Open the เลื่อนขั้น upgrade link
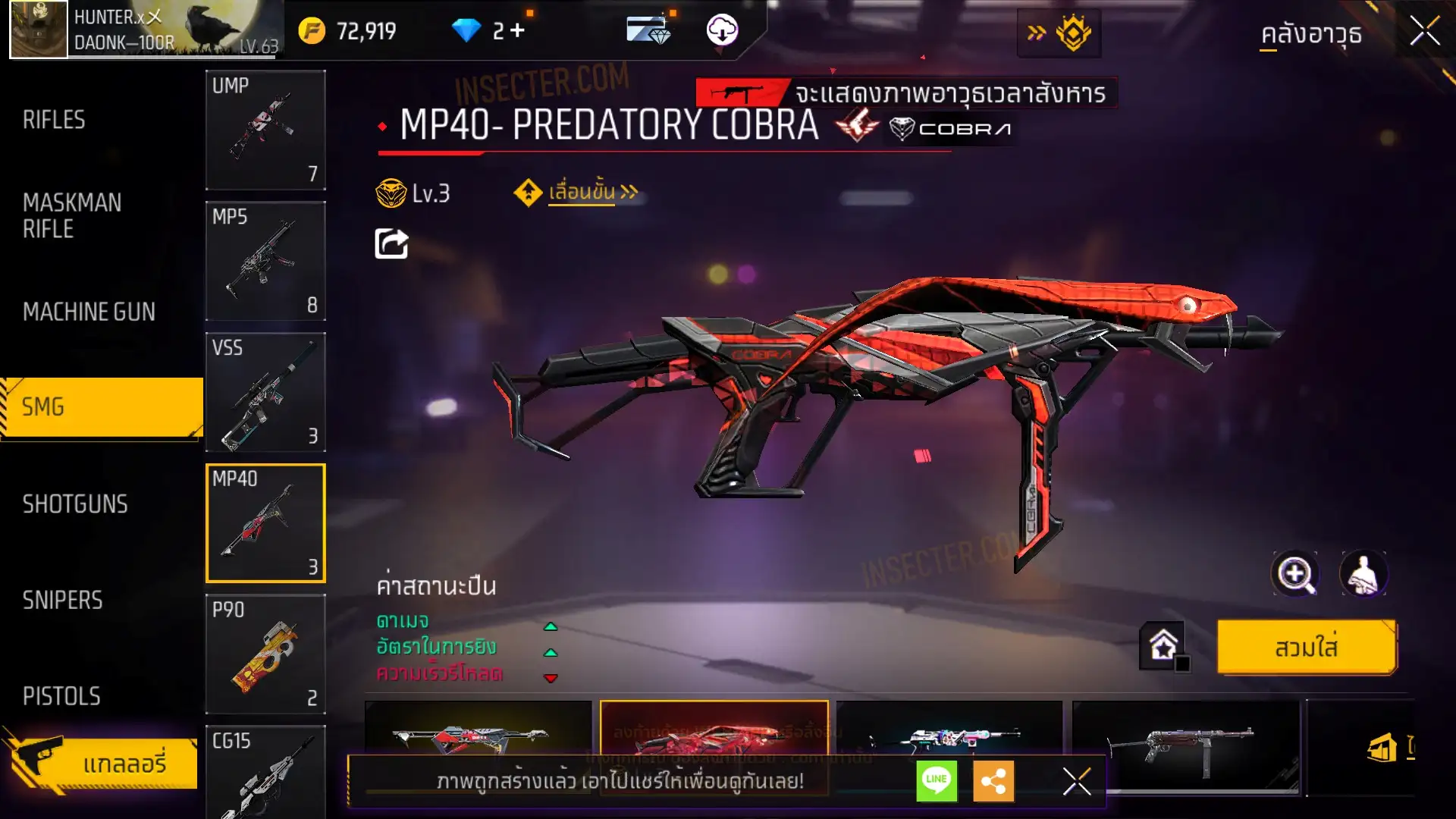 (x=581, y=193)
